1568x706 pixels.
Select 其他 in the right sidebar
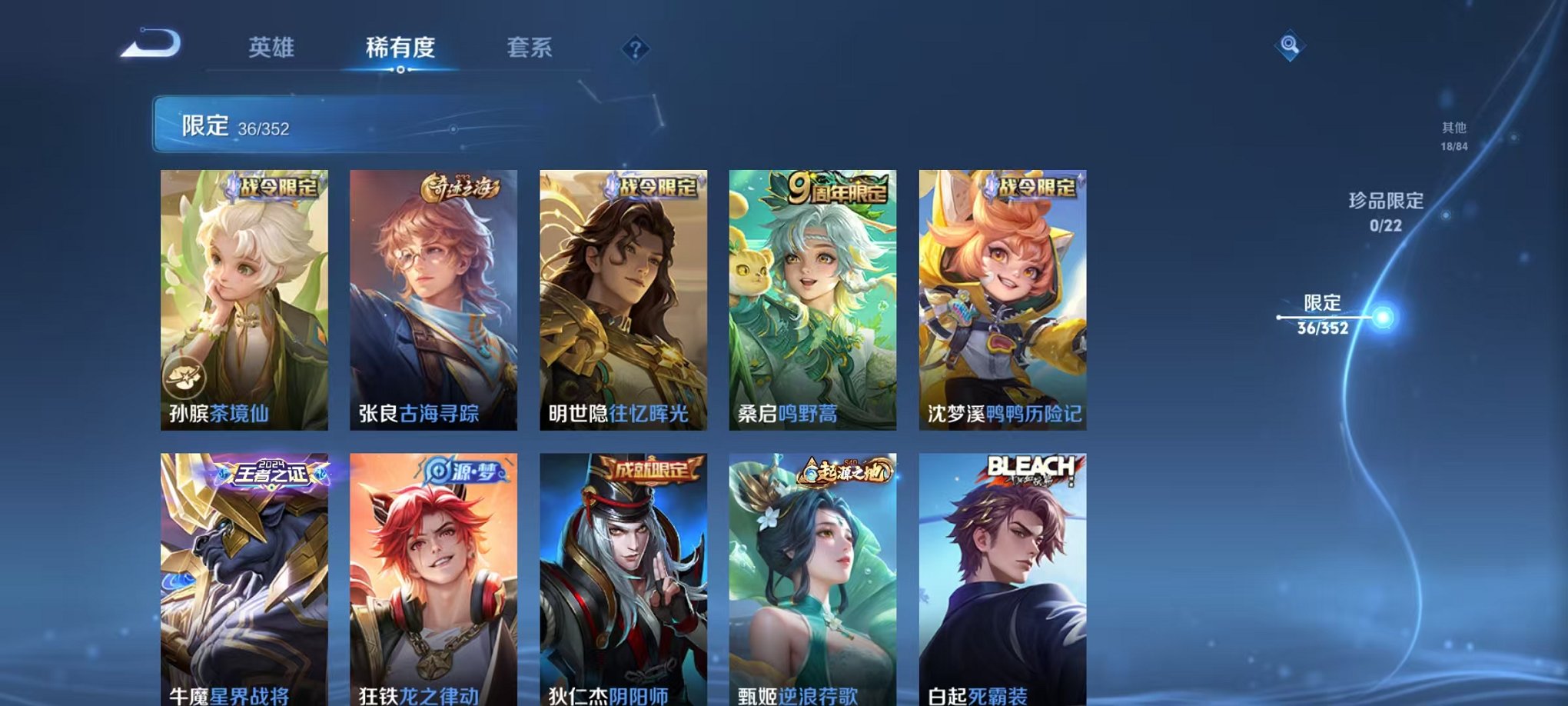1455,131
